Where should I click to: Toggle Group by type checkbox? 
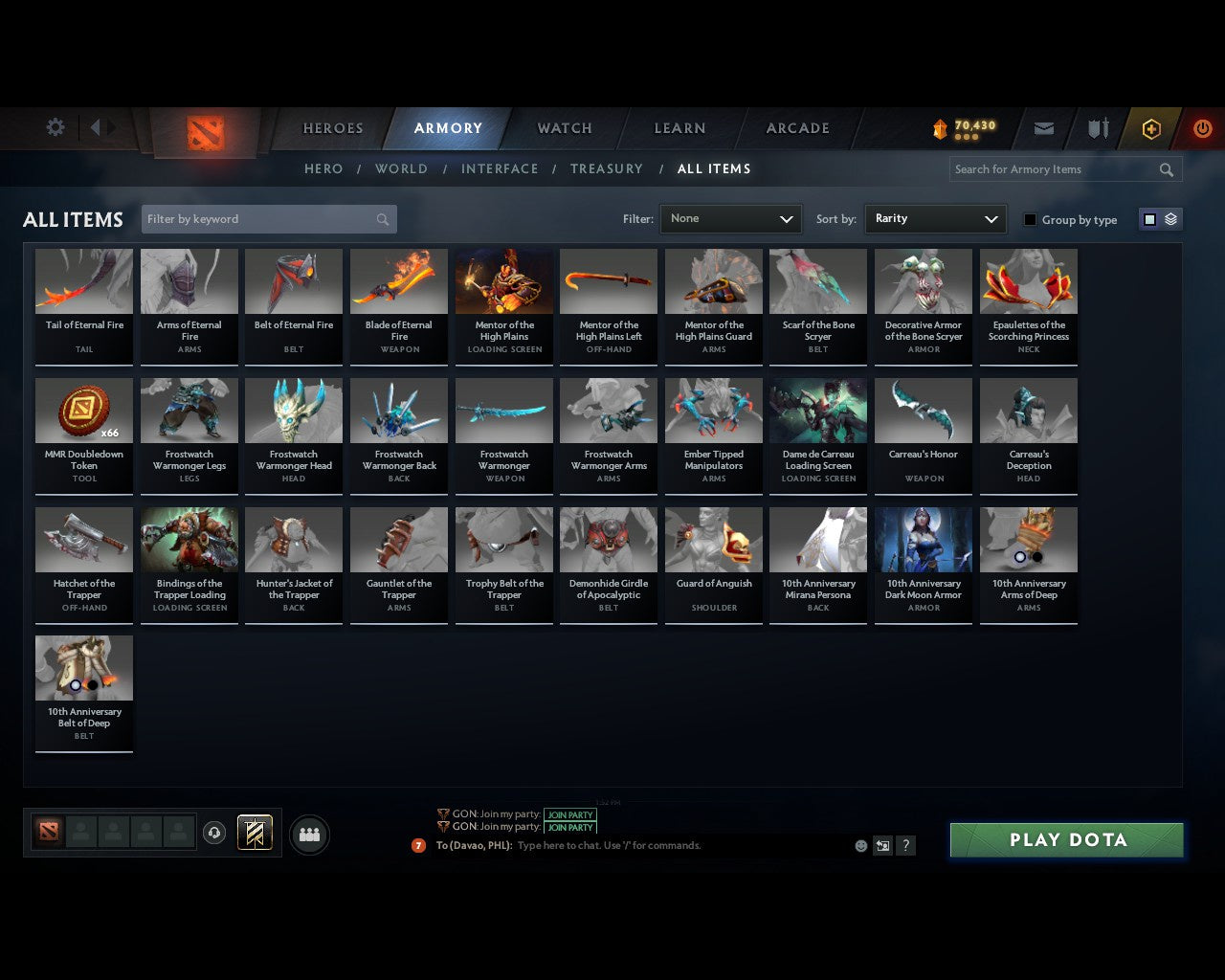coord(1030,219)
